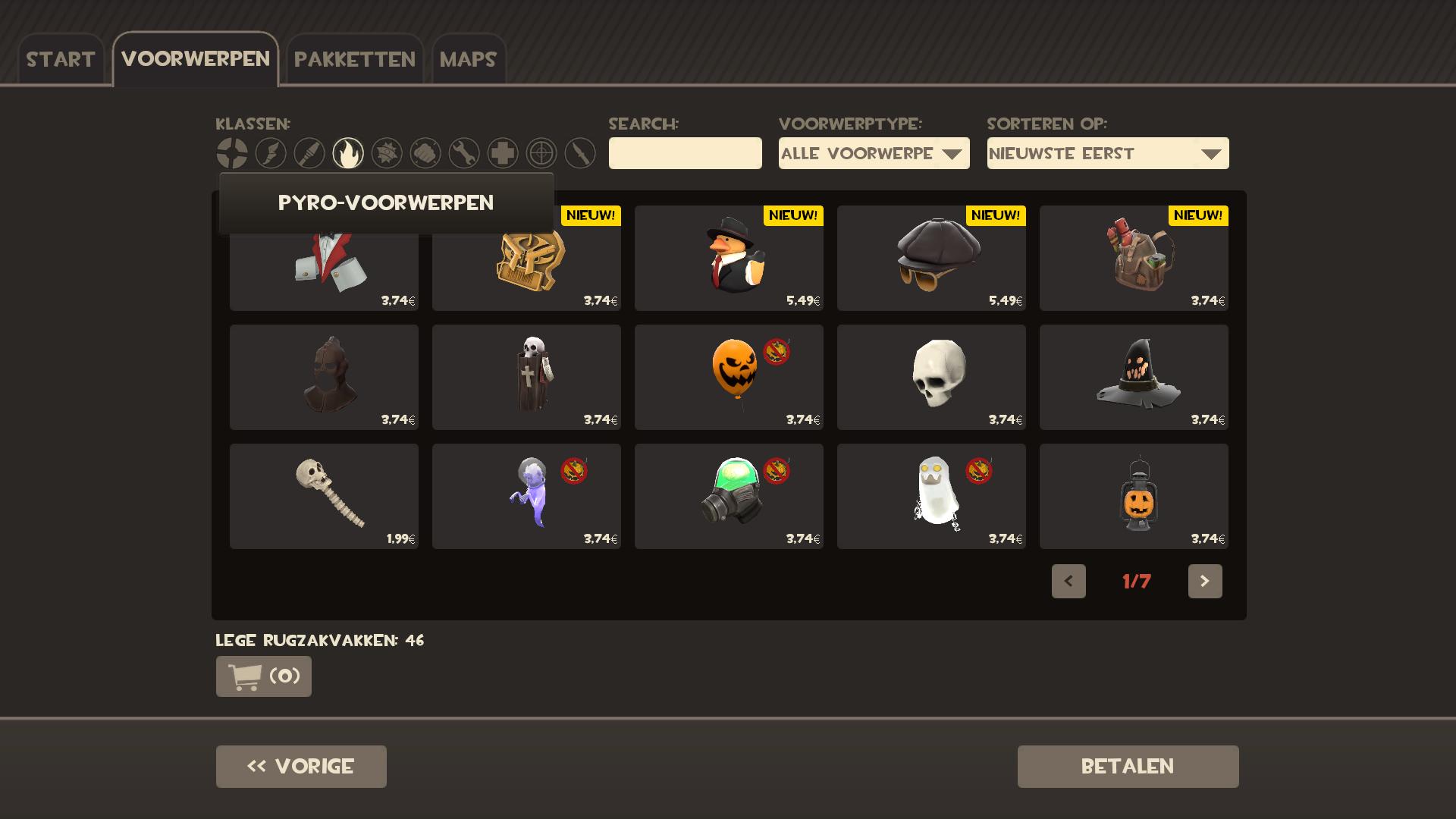Screen dimensions: 1456x819
Task: Choose the newsboy cap with sunglasses
Action: 931,258
